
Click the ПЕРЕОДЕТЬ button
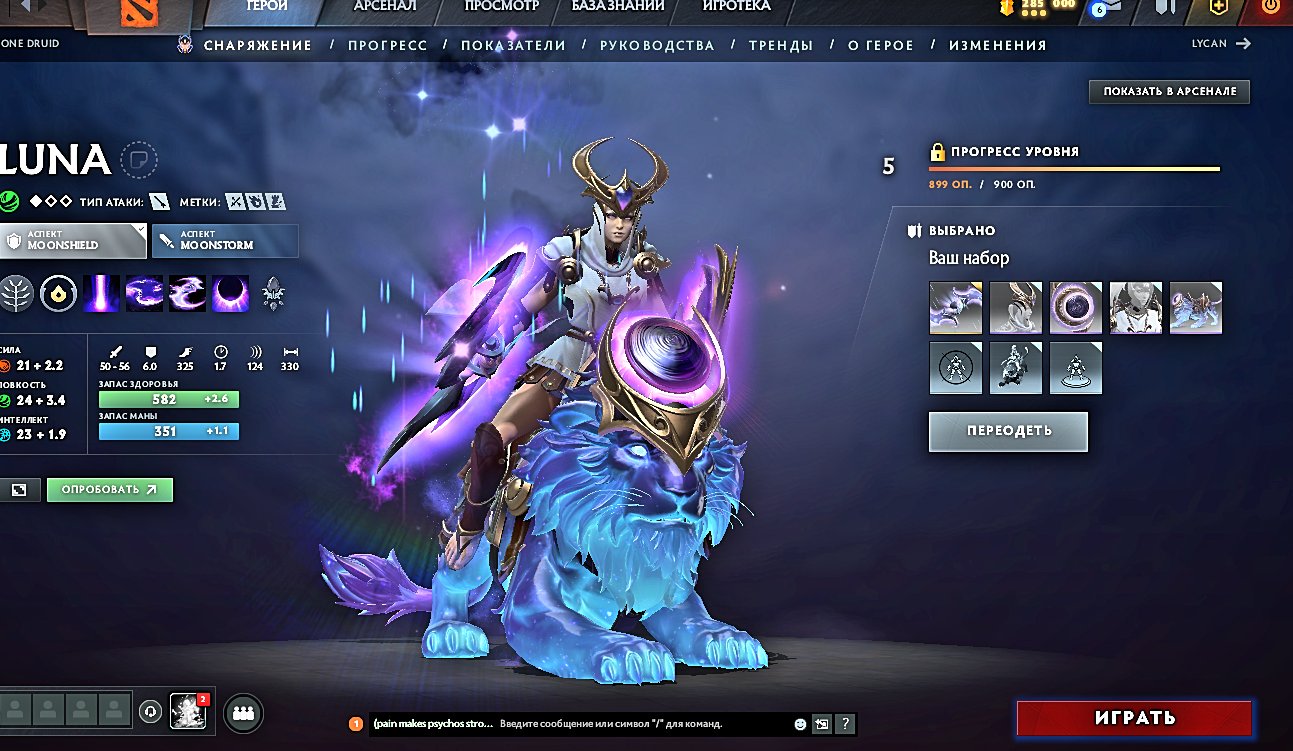click(1008, 431)
